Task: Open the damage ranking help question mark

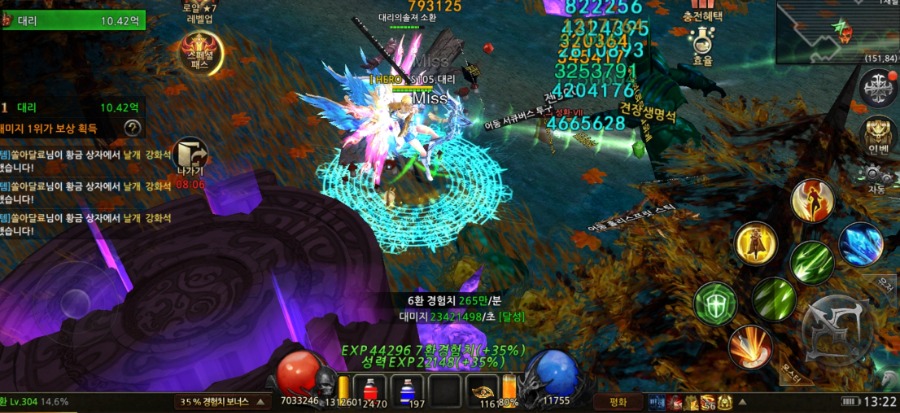Action: click(132, 127)
